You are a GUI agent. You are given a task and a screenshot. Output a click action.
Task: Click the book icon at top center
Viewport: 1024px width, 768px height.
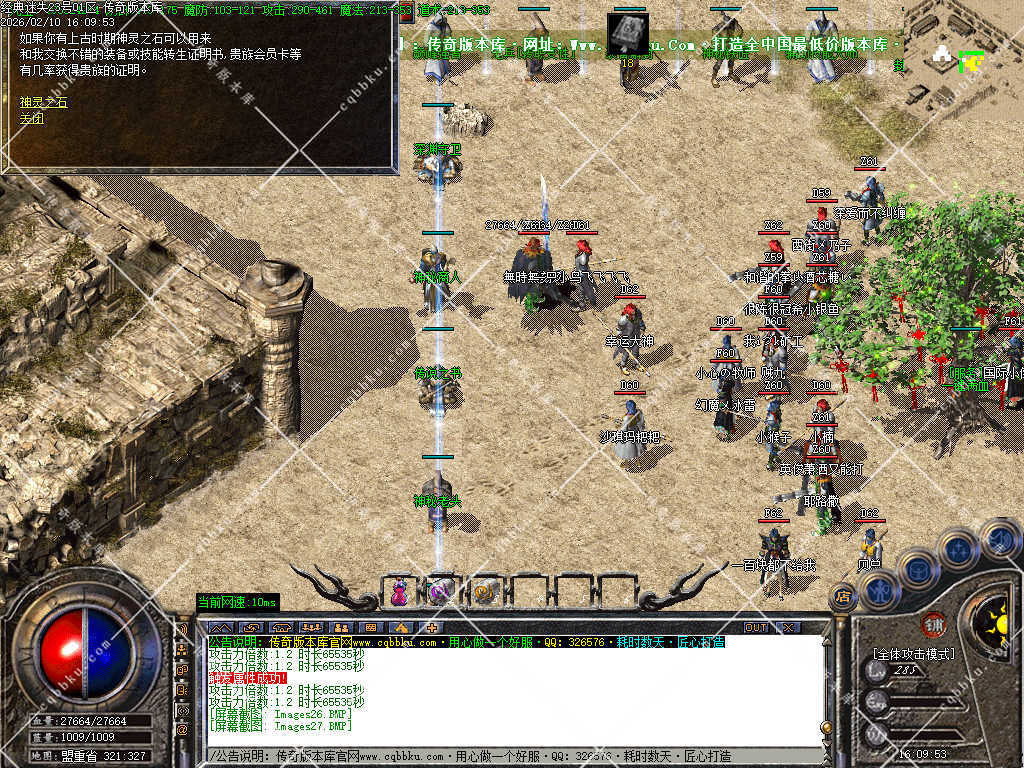(628, 33)
